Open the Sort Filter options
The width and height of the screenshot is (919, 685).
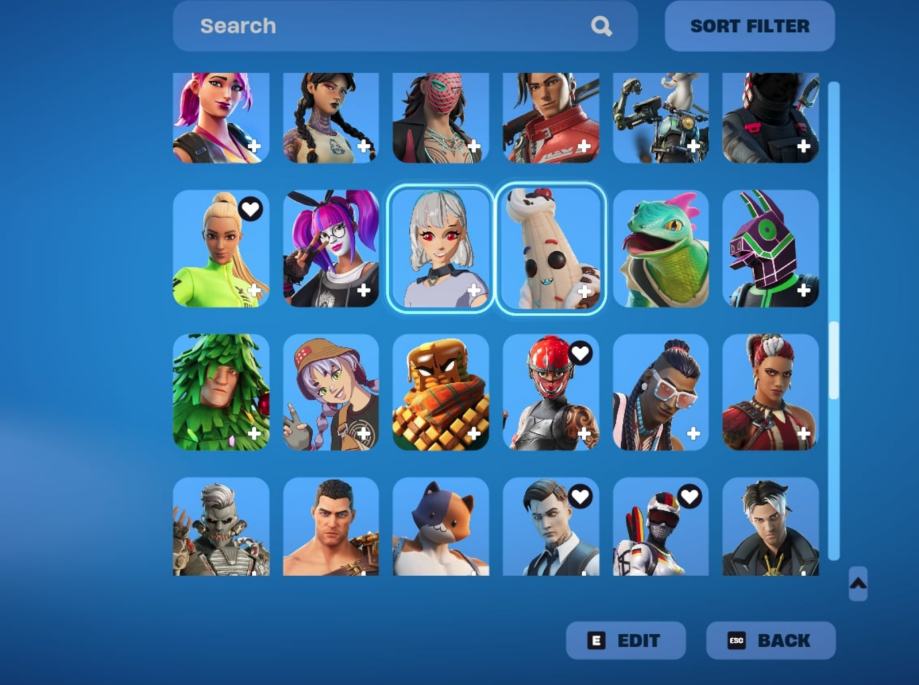coord(749,26)
